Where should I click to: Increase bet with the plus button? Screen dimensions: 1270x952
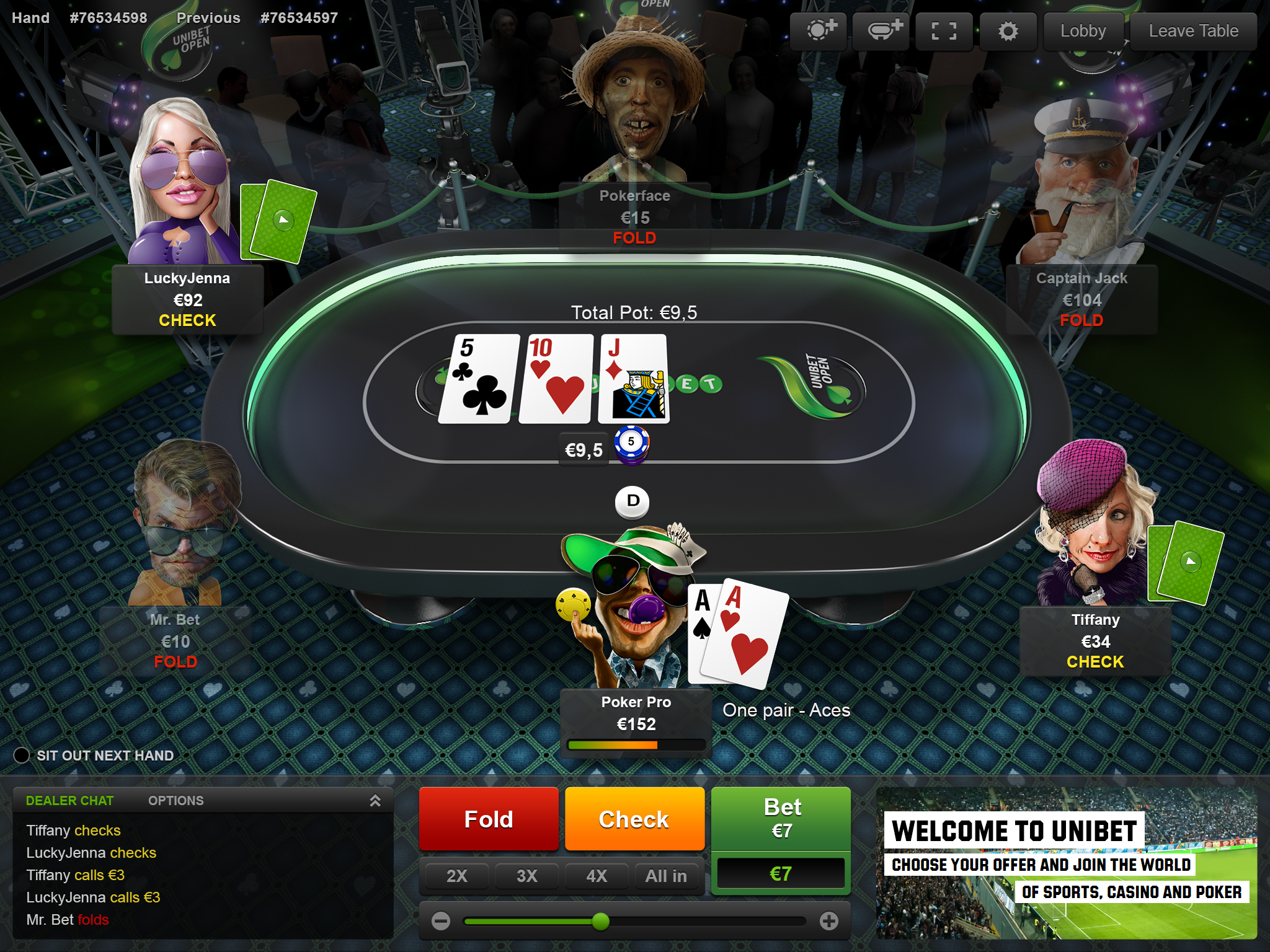pos(828,921)
